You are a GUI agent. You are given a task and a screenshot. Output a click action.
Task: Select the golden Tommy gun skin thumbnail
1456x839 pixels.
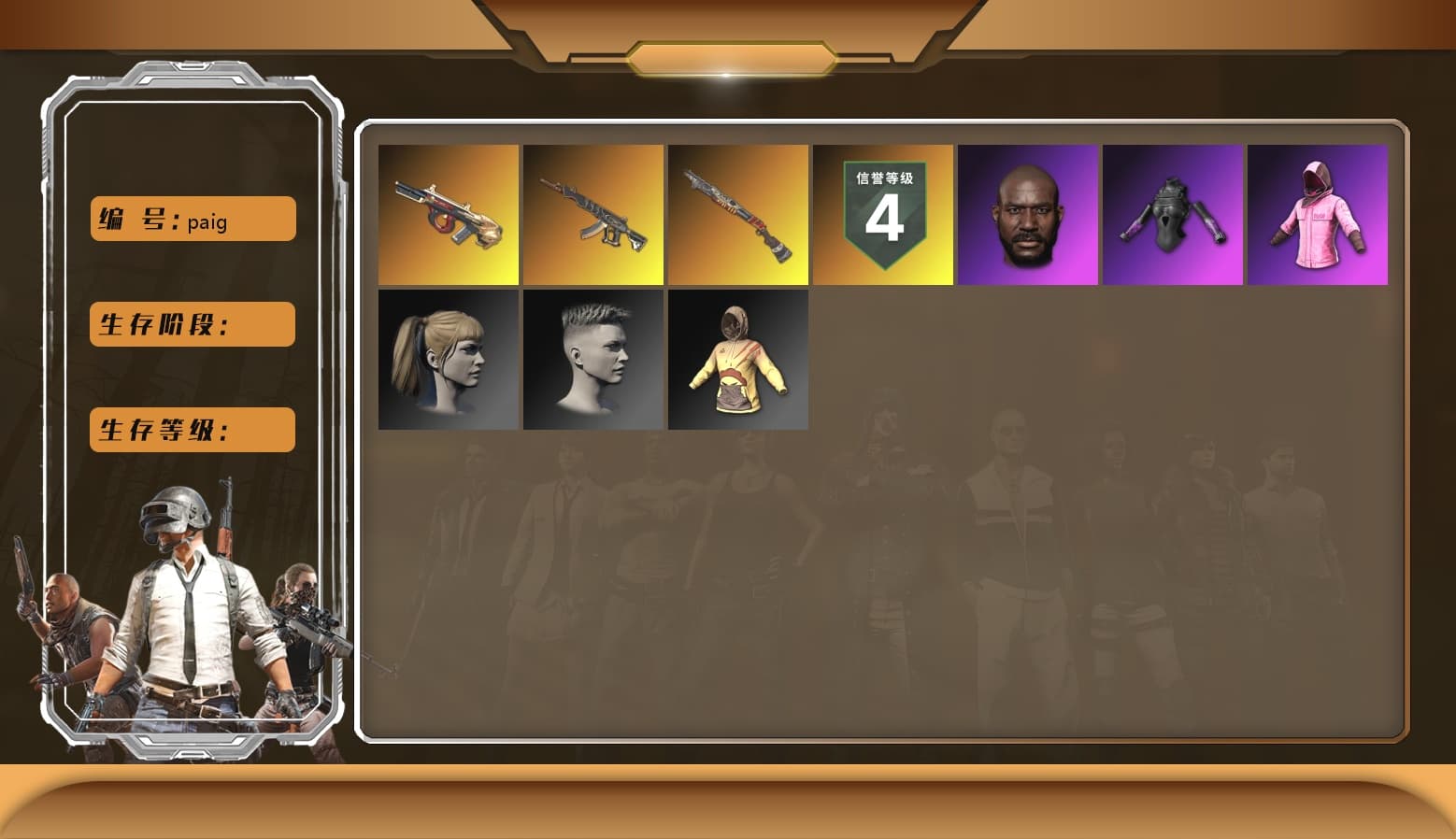pyautogui.click(x=448, y=215)
